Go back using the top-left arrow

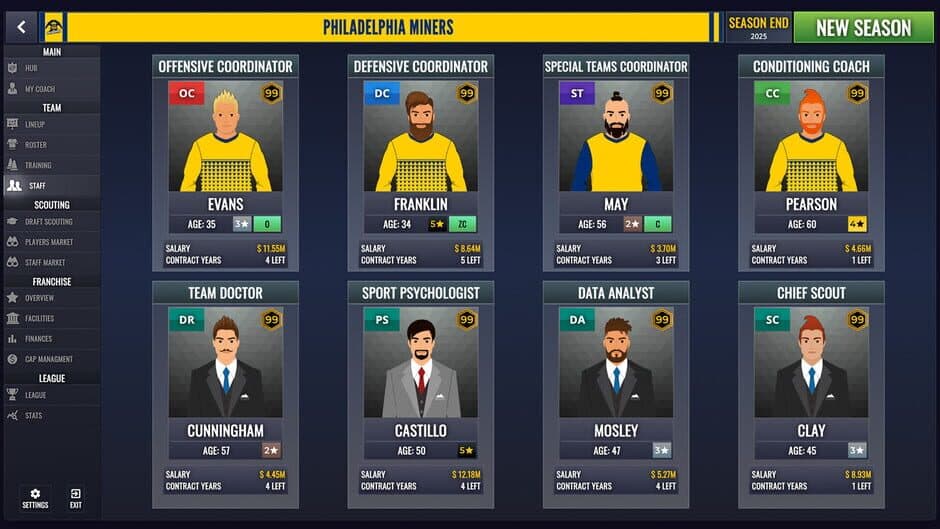click(20, 27)
